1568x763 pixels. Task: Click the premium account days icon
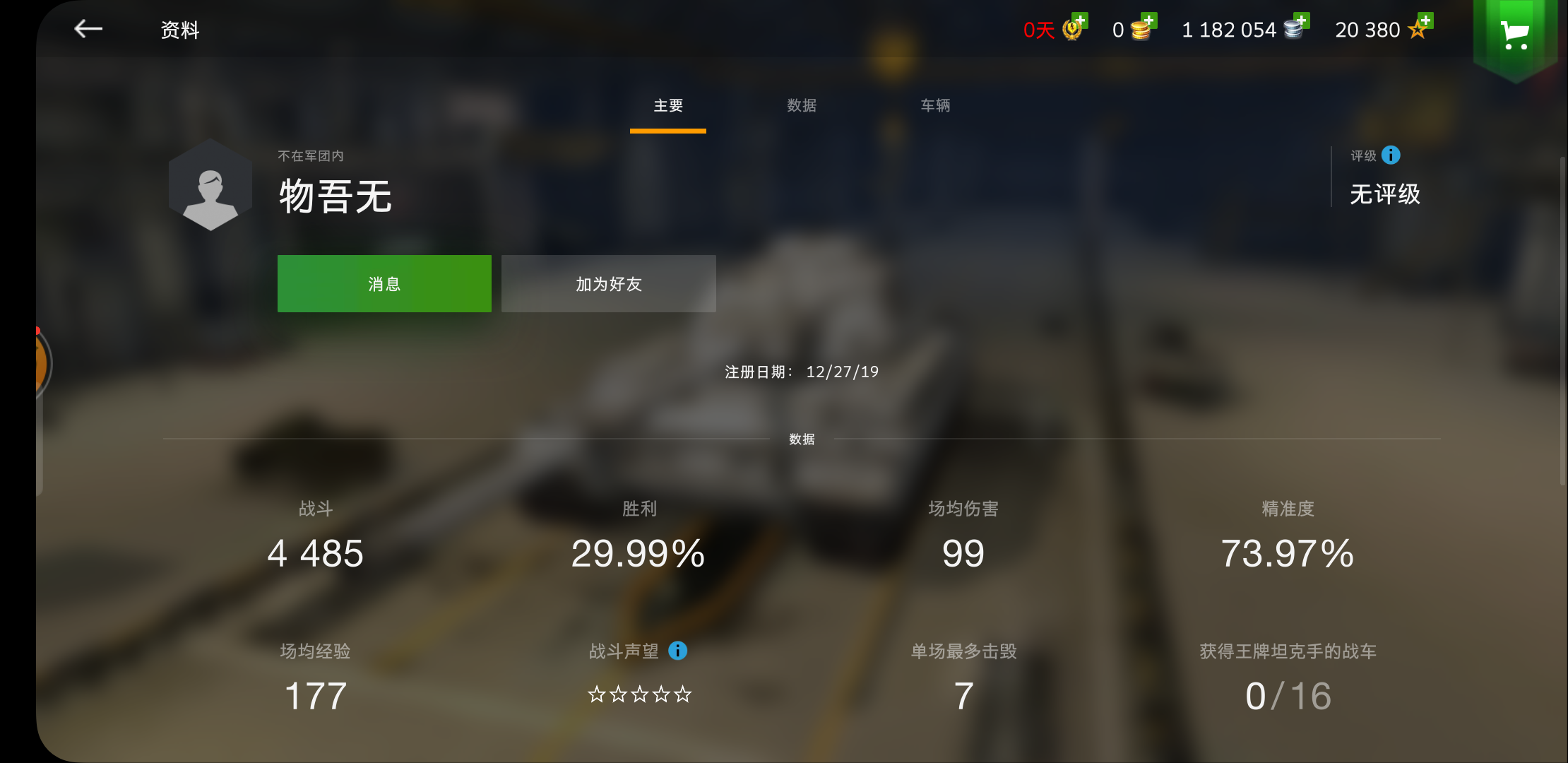(x=1071, y=30)
